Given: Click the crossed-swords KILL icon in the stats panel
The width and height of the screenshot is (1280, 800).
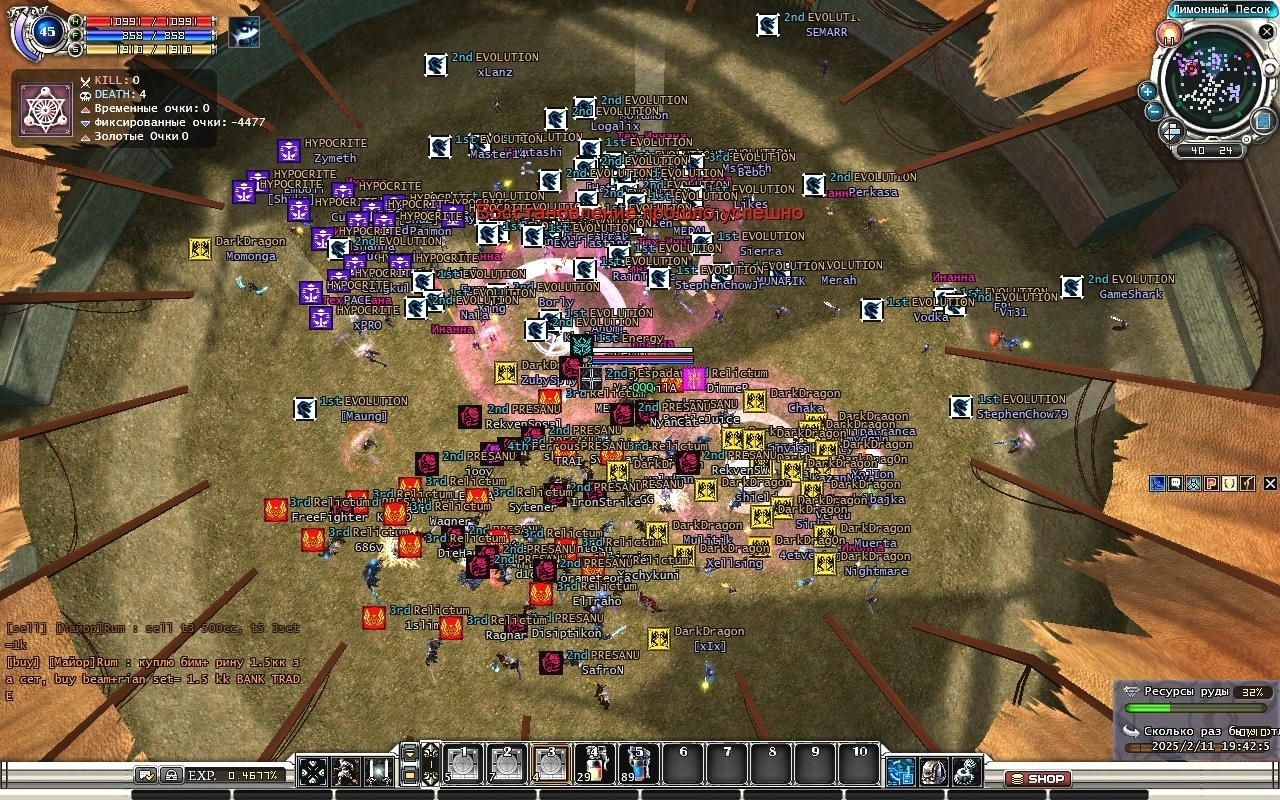Looking at the screenshot, I should (85, 82).
